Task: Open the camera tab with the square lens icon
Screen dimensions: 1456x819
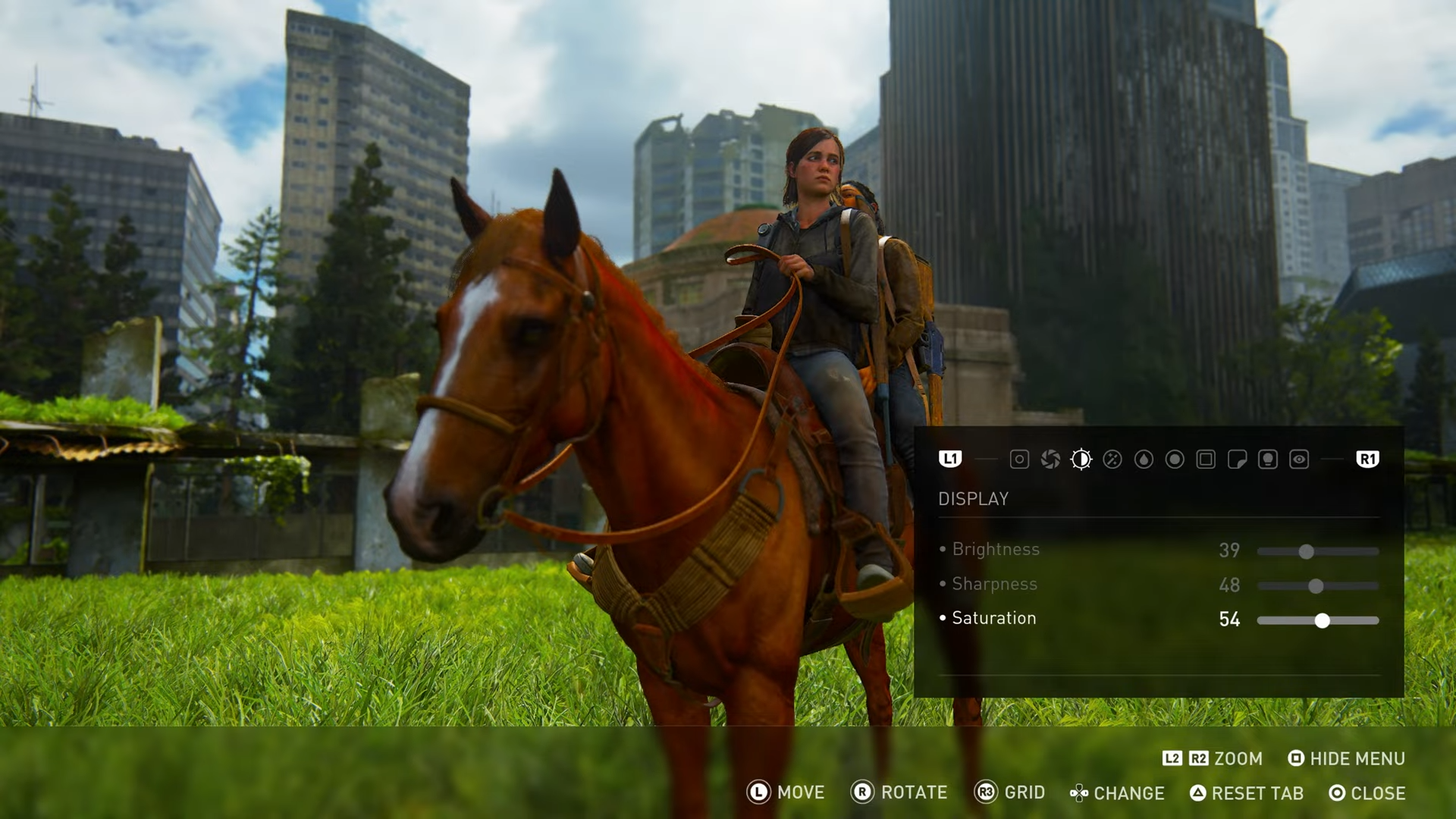Action: click(x=1019, y=460)
